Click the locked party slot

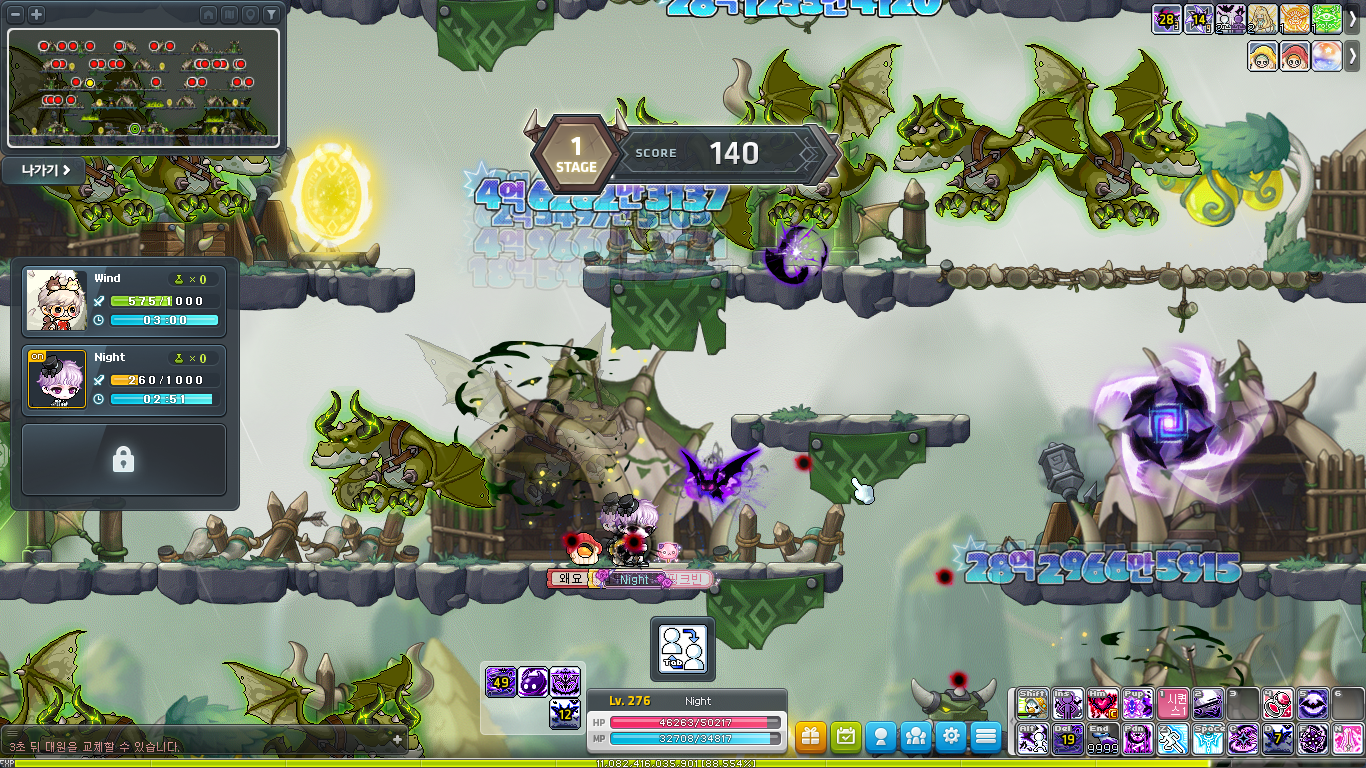coord(124,460)
